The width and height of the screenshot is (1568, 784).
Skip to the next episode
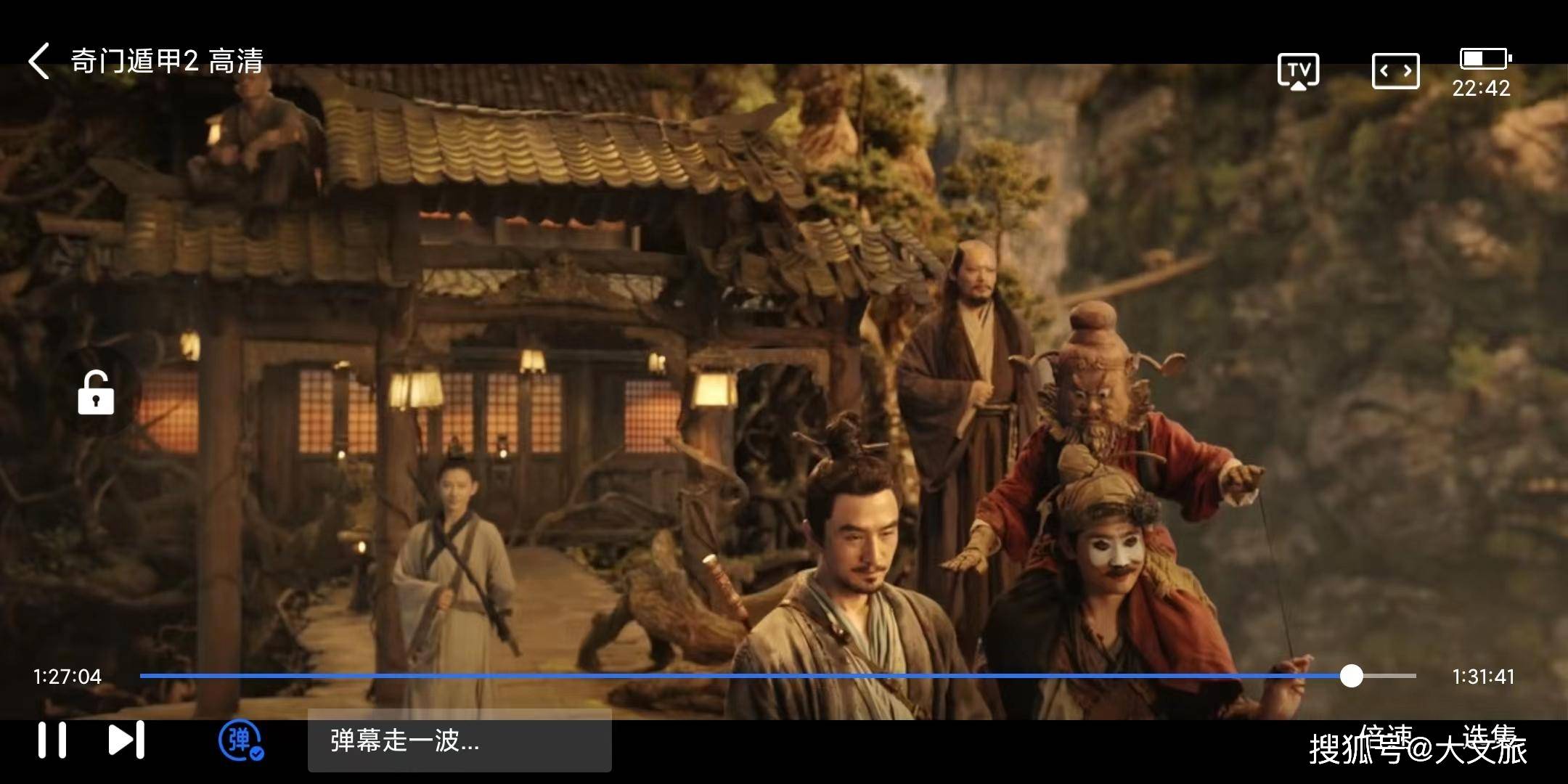click(126, 740)
